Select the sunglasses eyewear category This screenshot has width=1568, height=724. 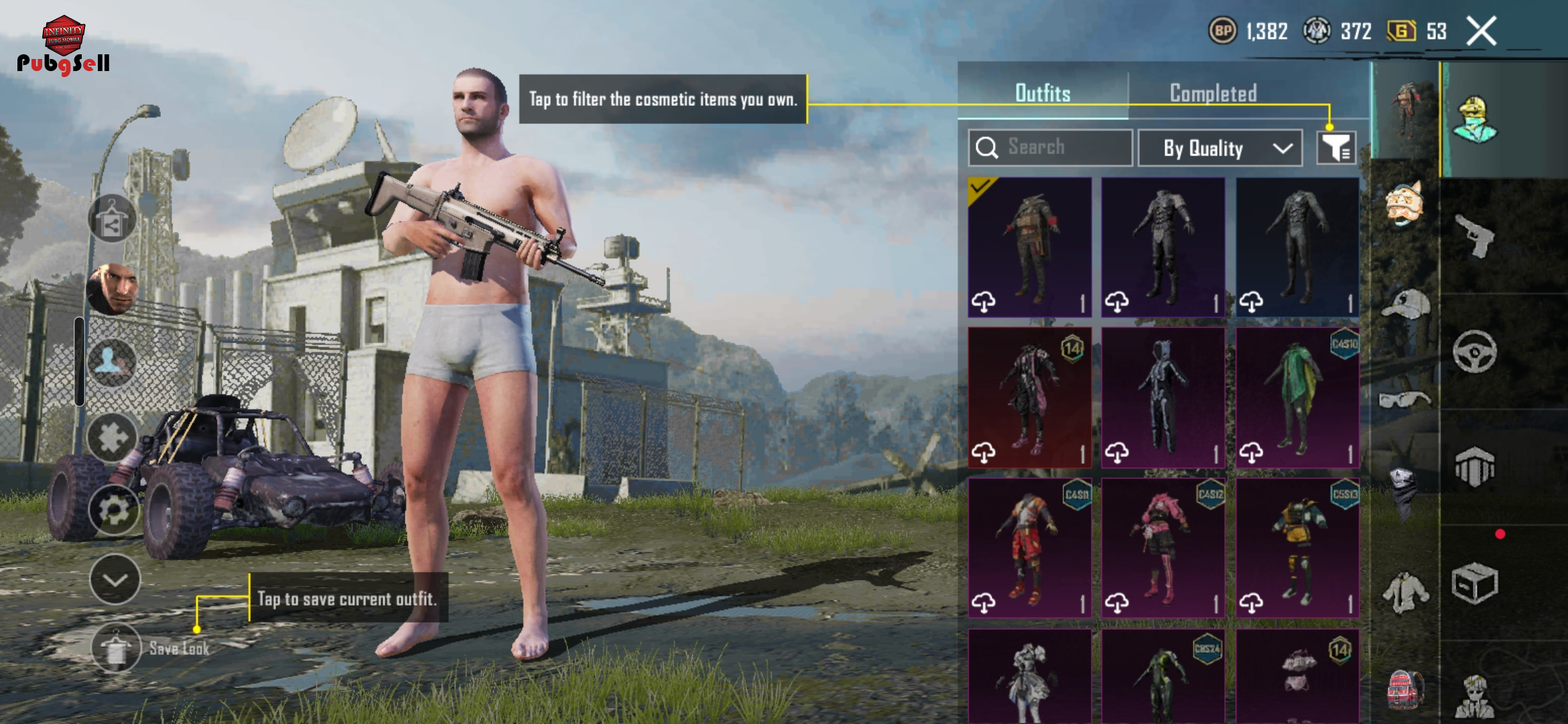pyautogui.click(x=1404, y=400)
